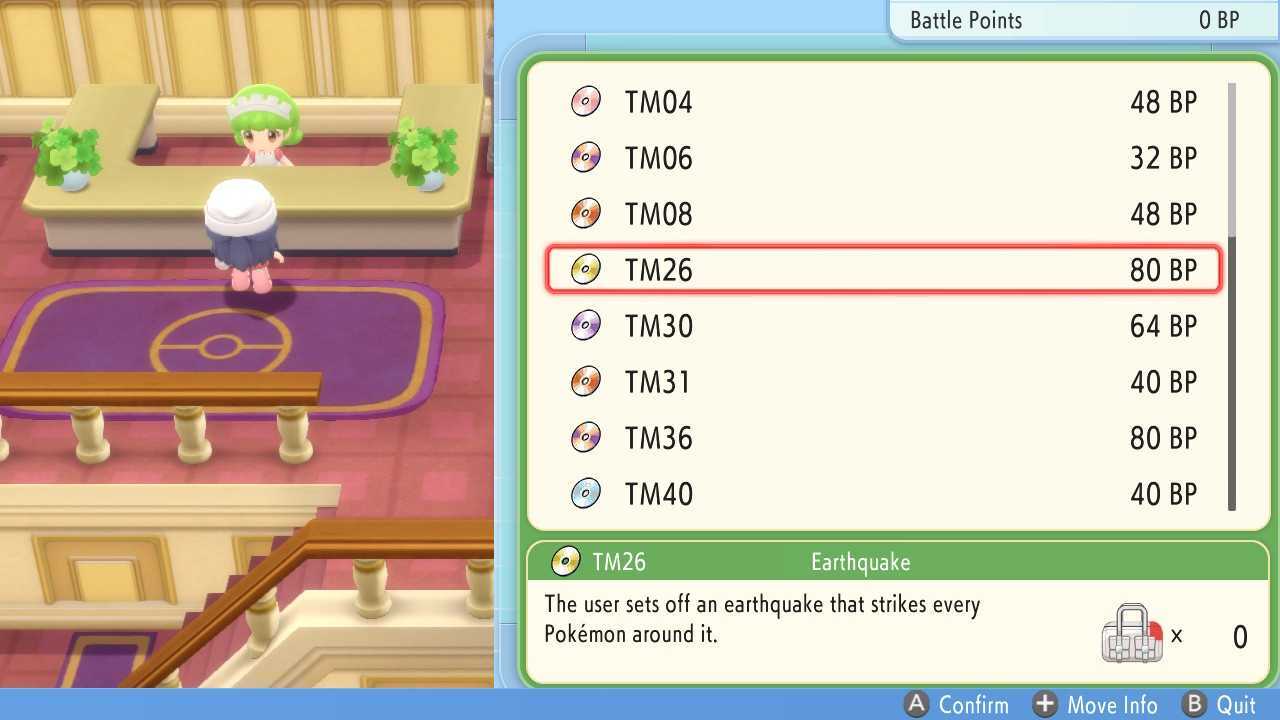The image size is (1280, 720).
Task: Select the orange TM08 disc icon
Action: point(586,213)
